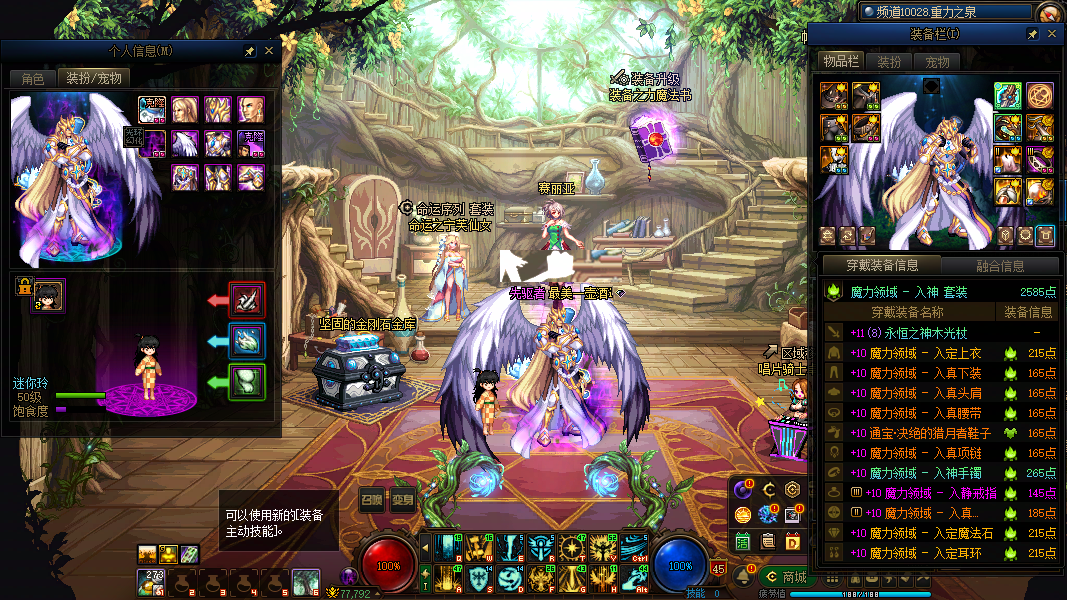Pin the 装备栏 equipment window
This screenshot has width=1067, height=600.
(x=1033, y=34)
